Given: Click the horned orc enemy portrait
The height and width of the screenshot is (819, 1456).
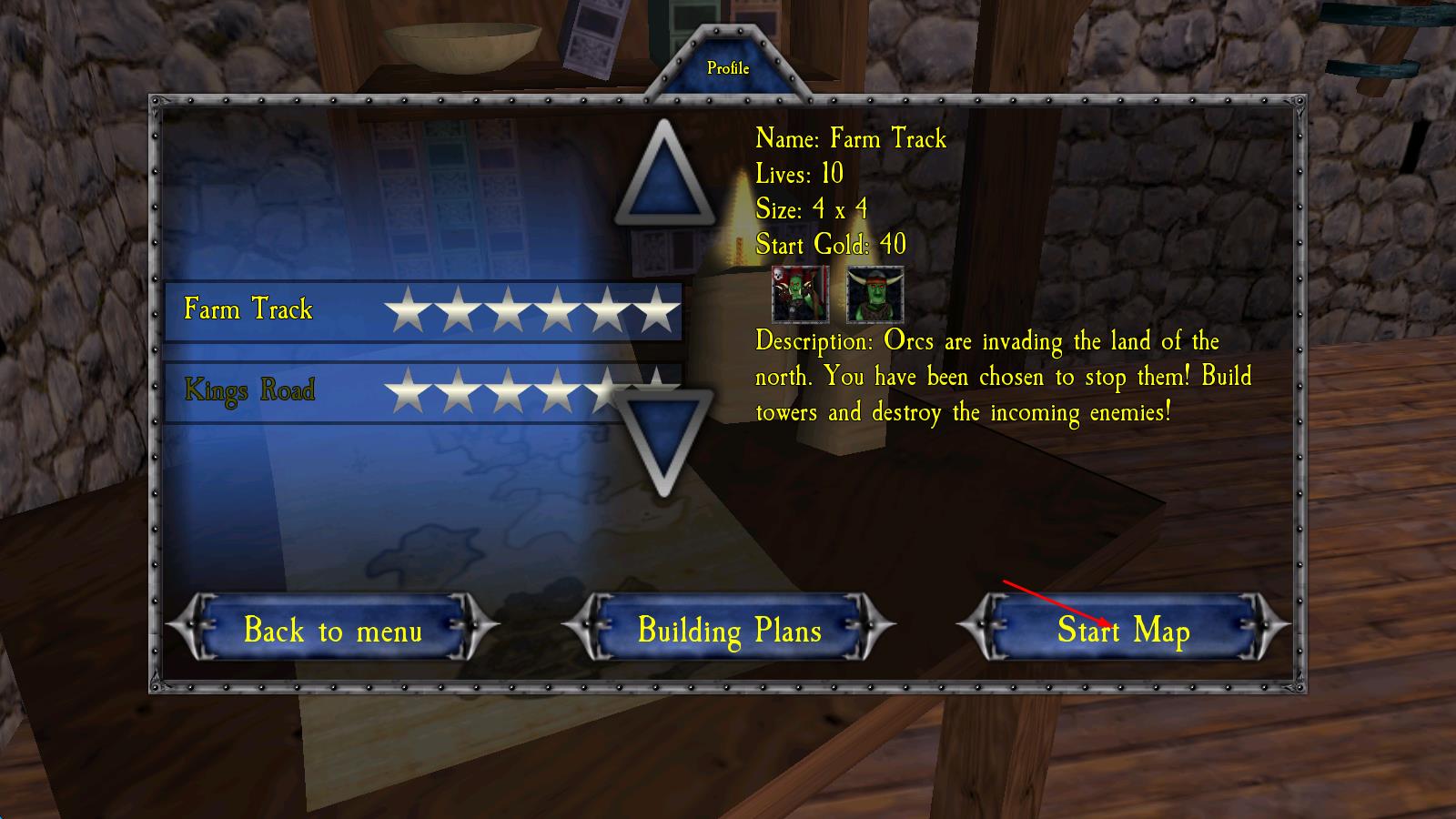Looking at the screenshot, I should (x=875, y=295).
